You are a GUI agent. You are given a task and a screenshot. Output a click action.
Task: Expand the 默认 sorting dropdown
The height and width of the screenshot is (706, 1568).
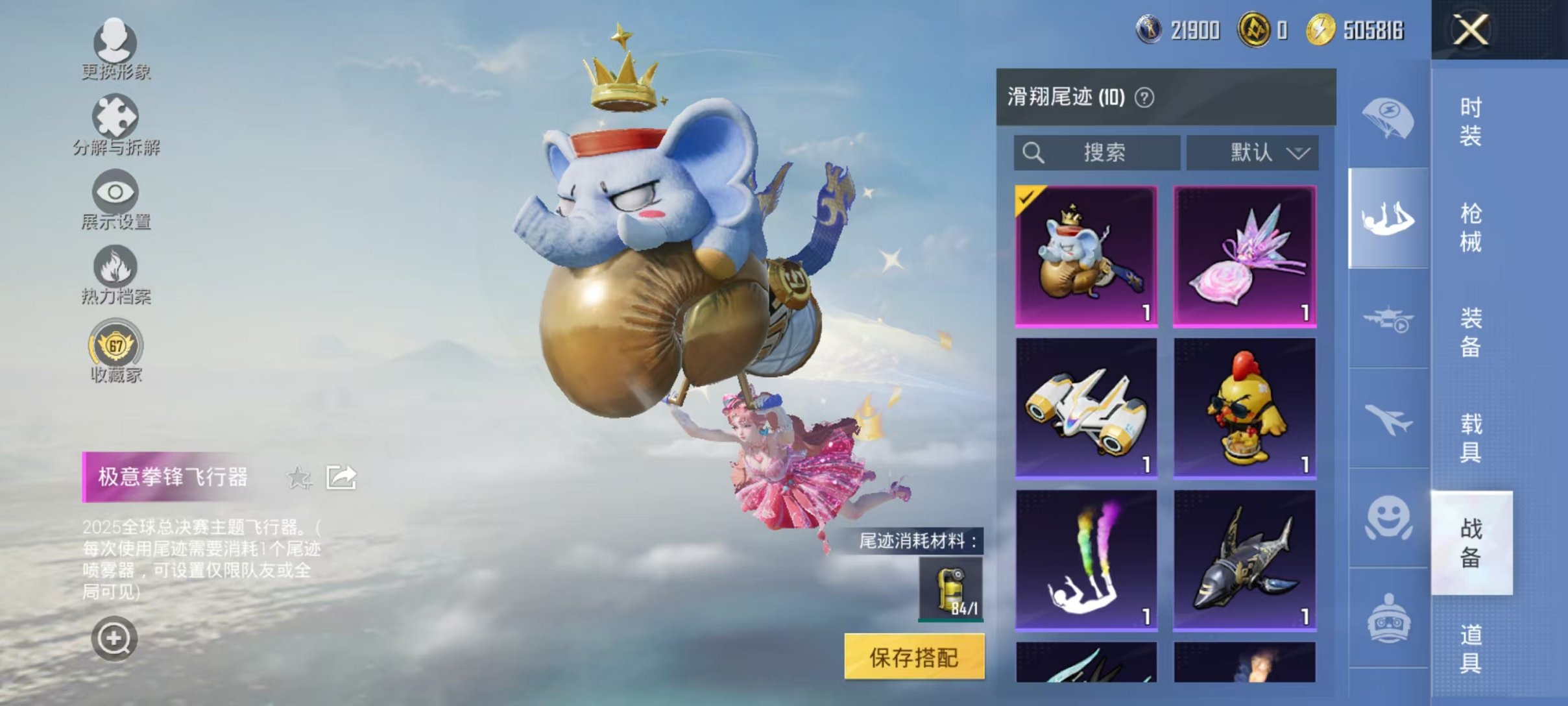tap(1252, 152)
